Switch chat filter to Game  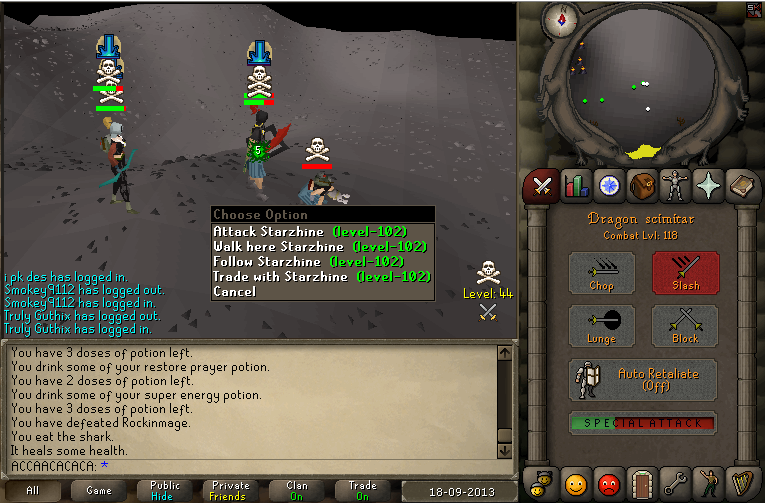click(x=99, y=491)
